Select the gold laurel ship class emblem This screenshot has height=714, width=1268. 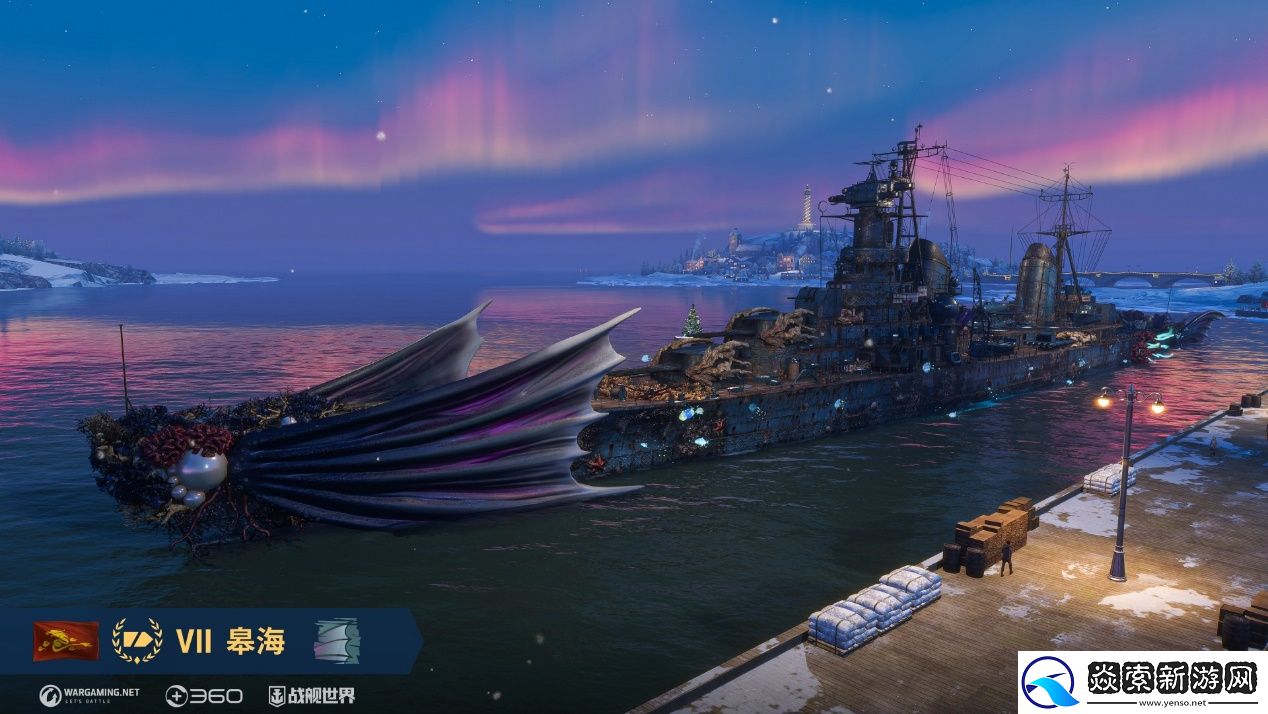(x=137, y=641)
